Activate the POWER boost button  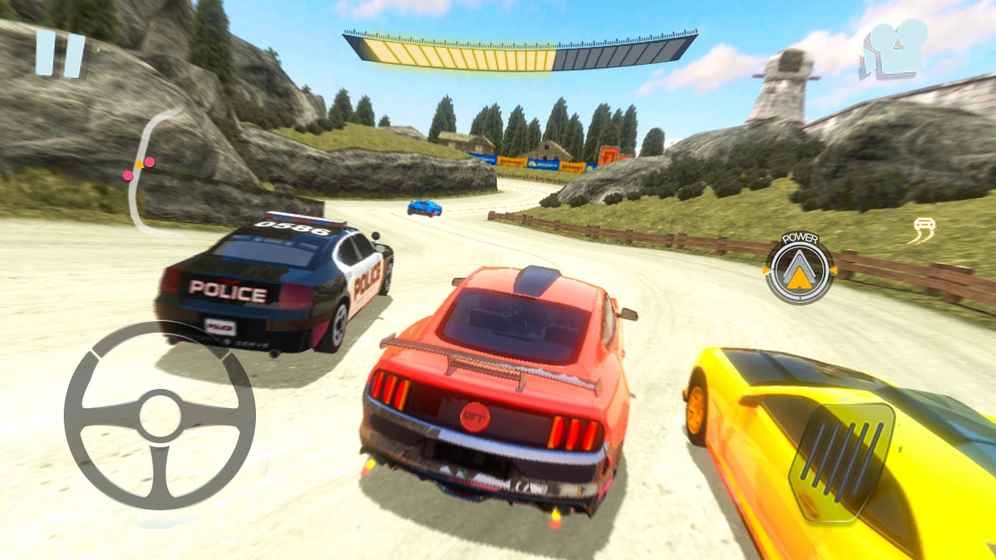coord(800,268)
